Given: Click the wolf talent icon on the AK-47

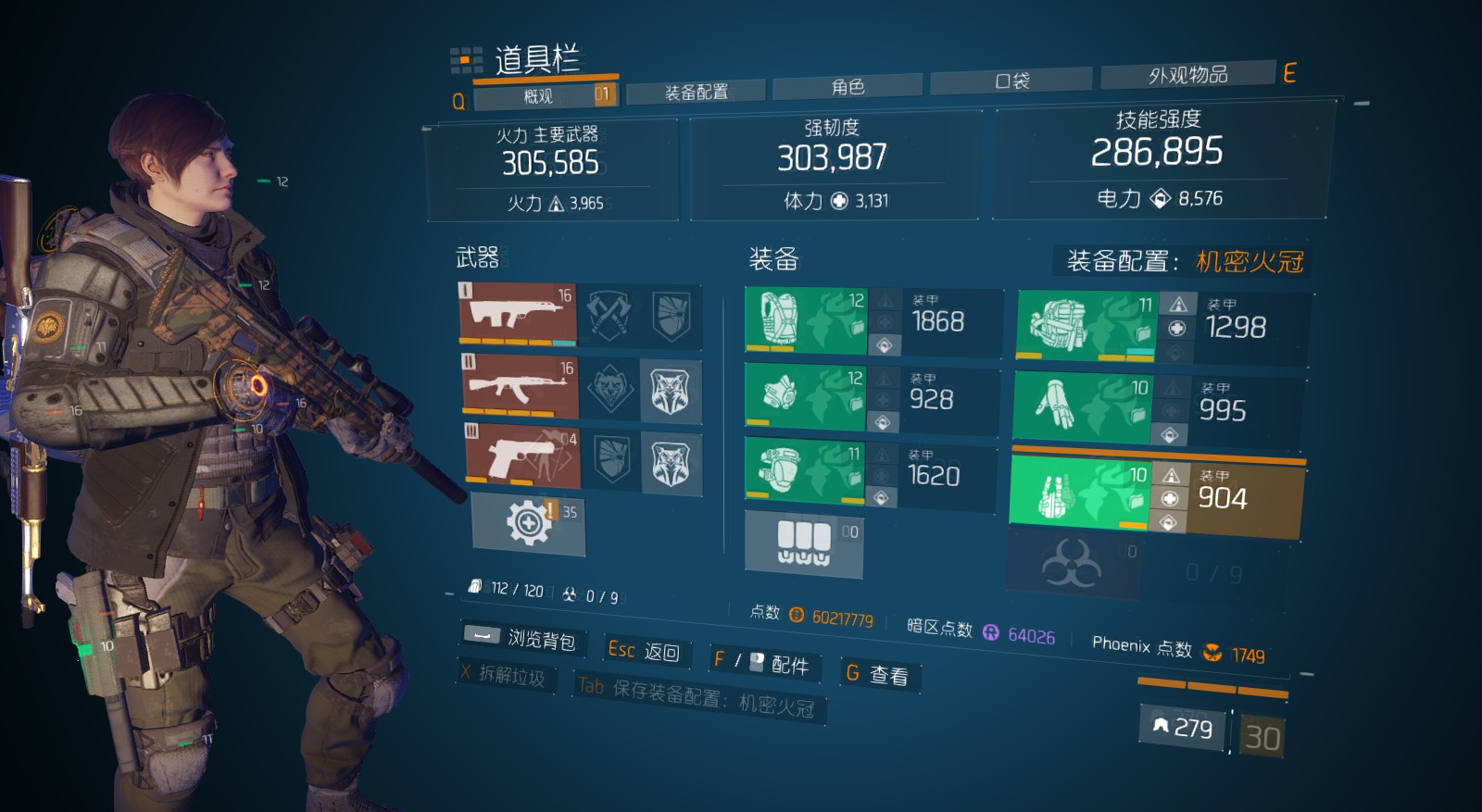Looking at the screenshot, I should point(670,389).
